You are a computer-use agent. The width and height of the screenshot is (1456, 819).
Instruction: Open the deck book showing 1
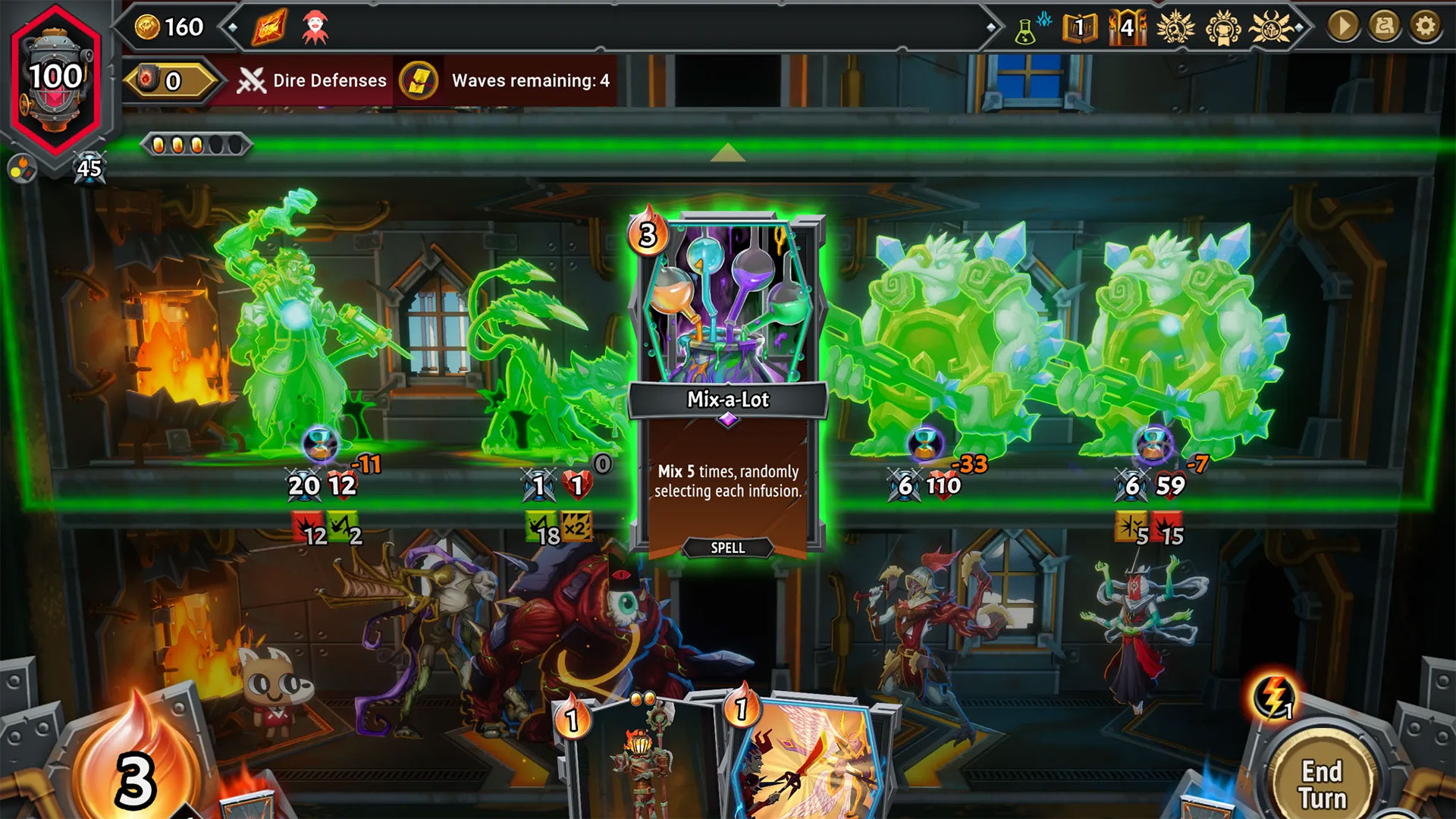[1079, 28]
